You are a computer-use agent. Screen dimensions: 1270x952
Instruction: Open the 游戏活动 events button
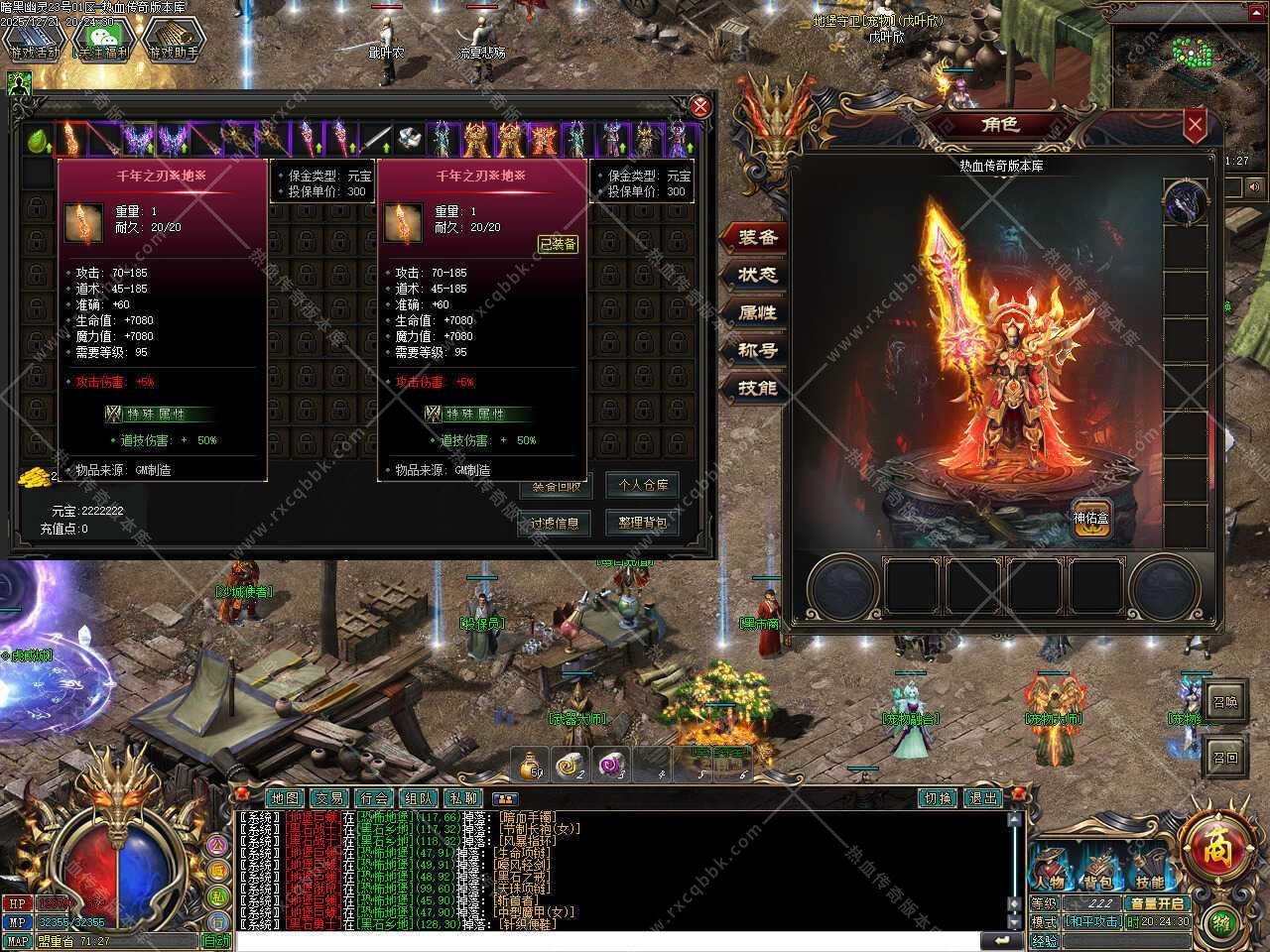[x=34, y=38]
